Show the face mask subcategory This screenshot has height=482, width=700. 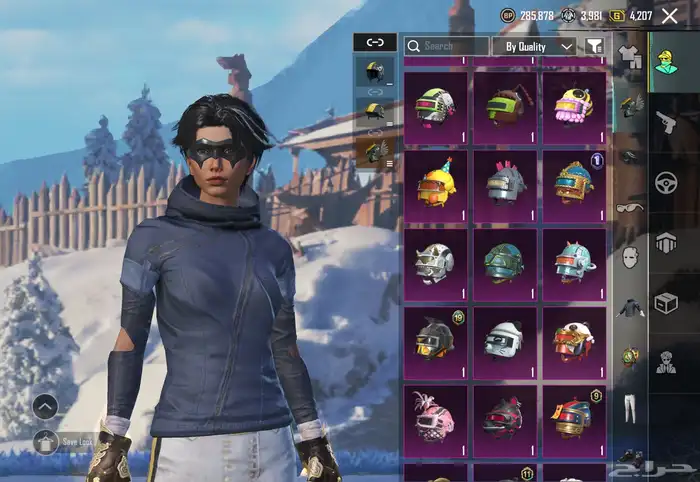click(x=630, y=258)
